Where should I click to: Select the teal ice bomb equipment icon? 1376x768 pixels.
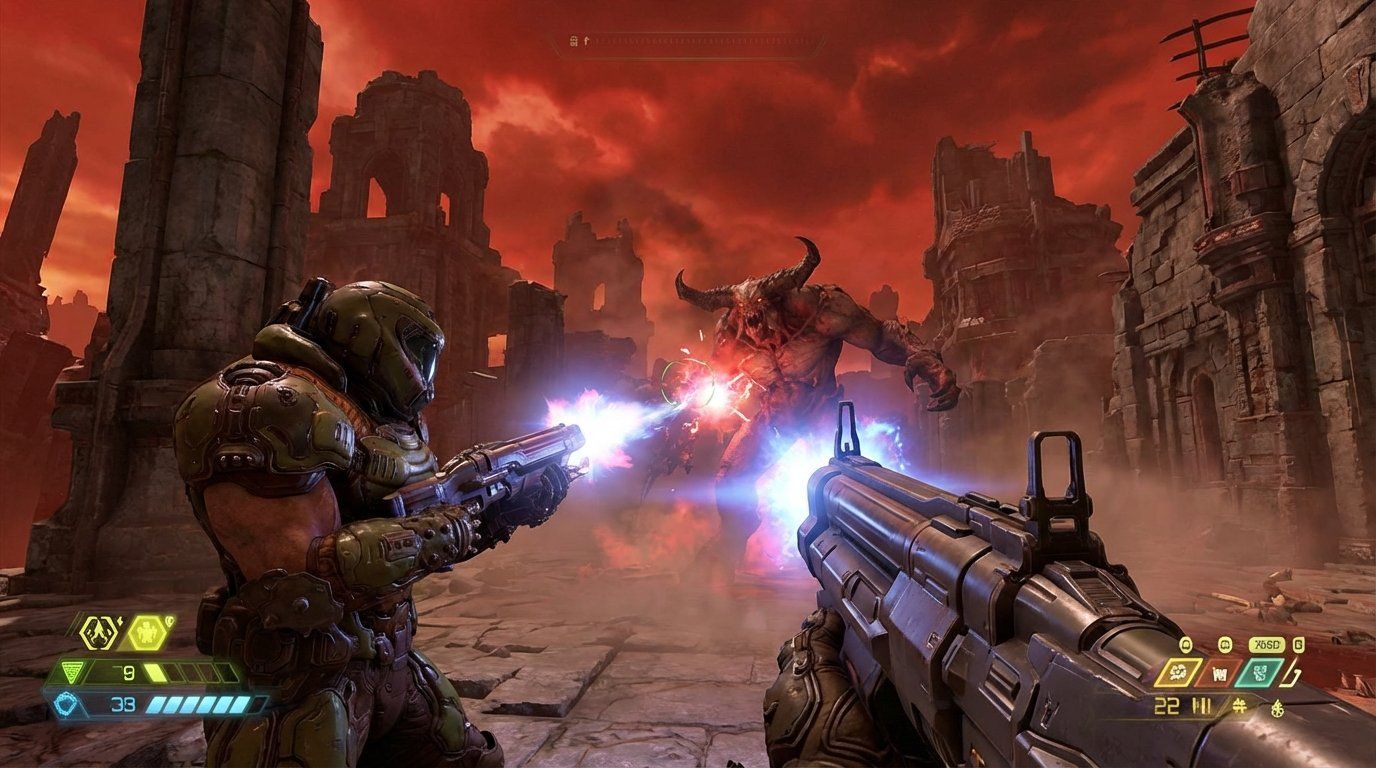point(1259,672)
